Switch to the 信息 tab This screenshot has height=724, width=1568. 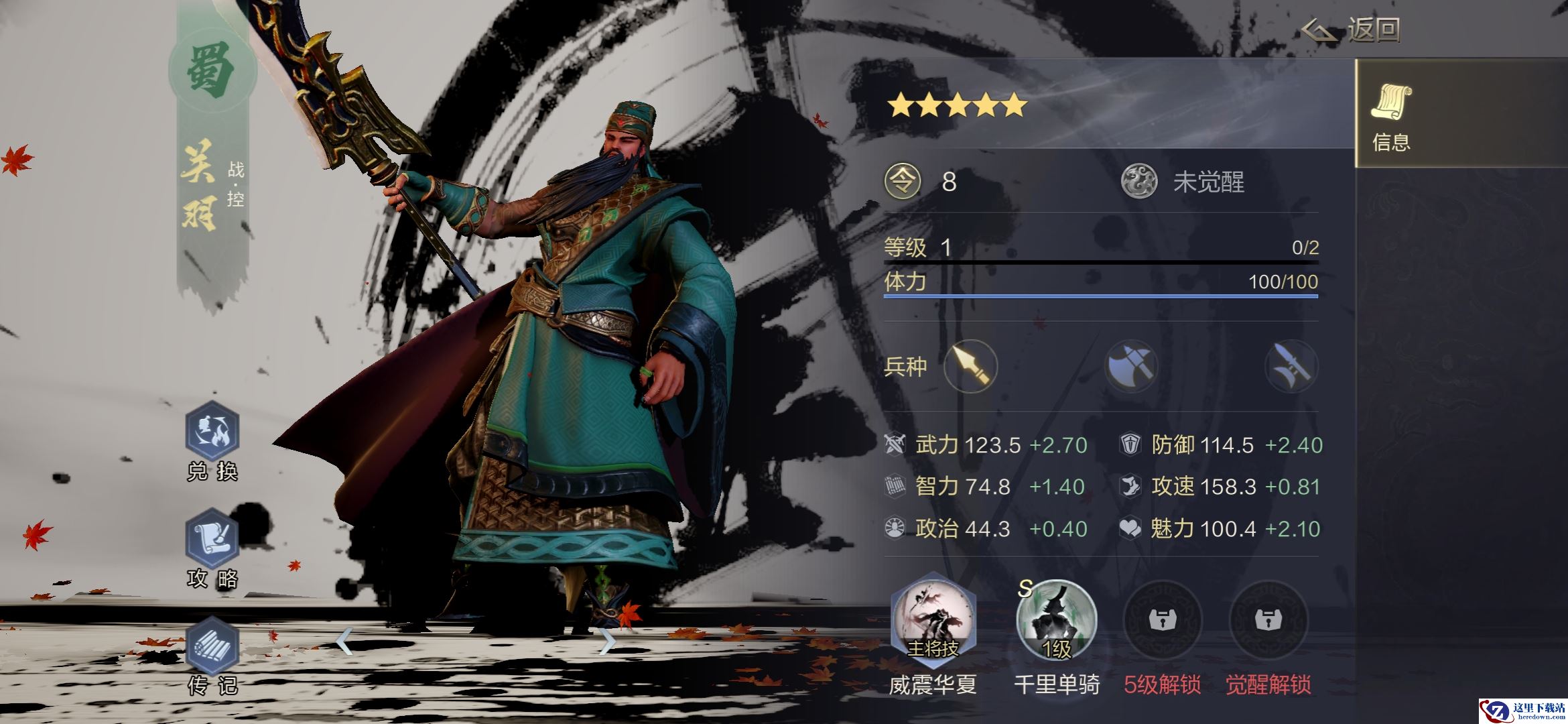pos(1392,114)
